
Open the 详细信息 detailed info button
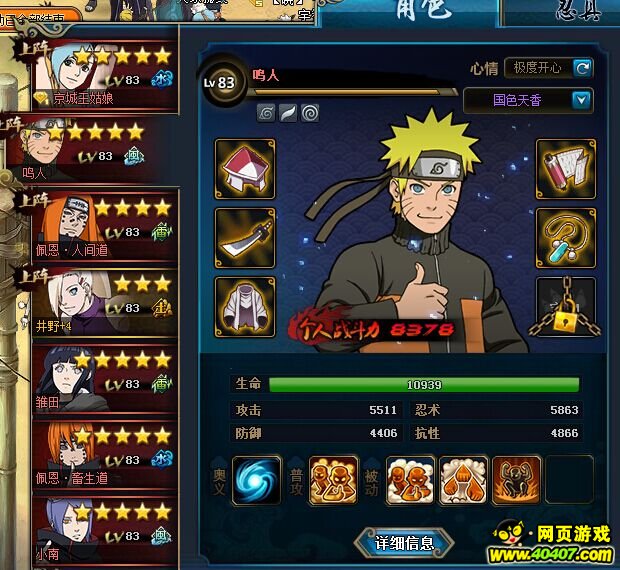click(404, 543)
